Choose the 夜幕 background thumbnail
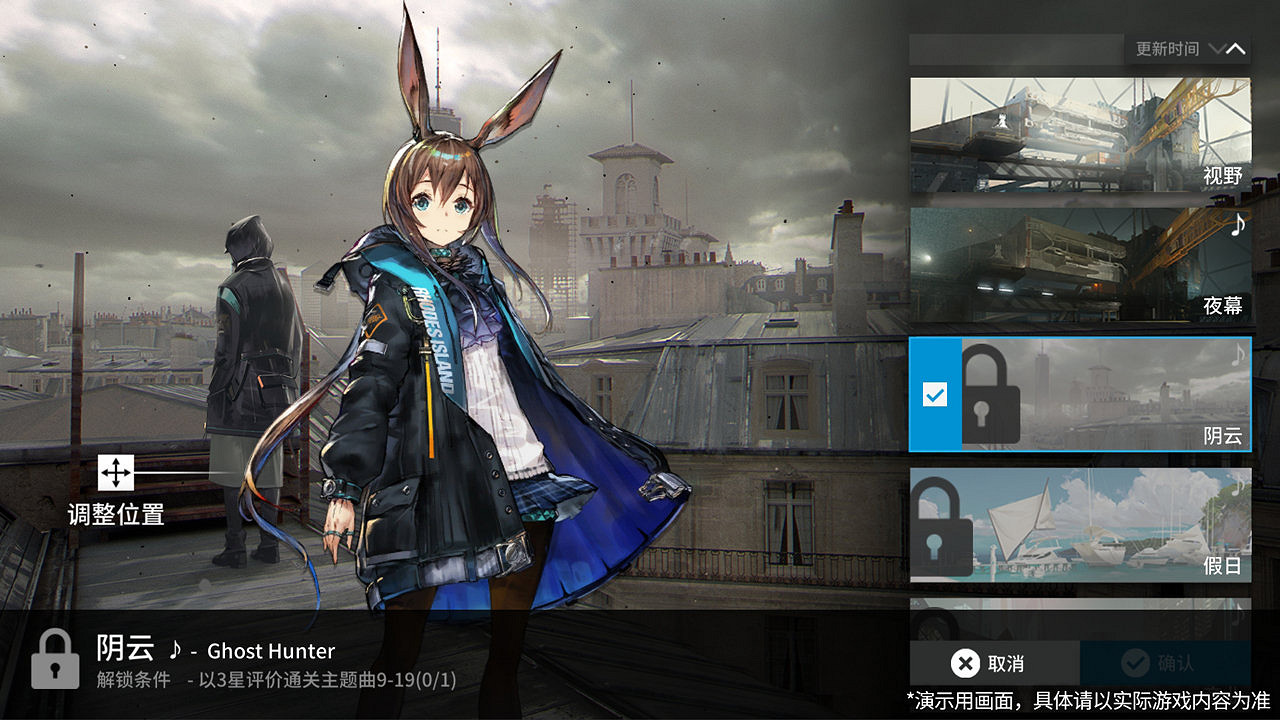 click(x=1080, y=265)
